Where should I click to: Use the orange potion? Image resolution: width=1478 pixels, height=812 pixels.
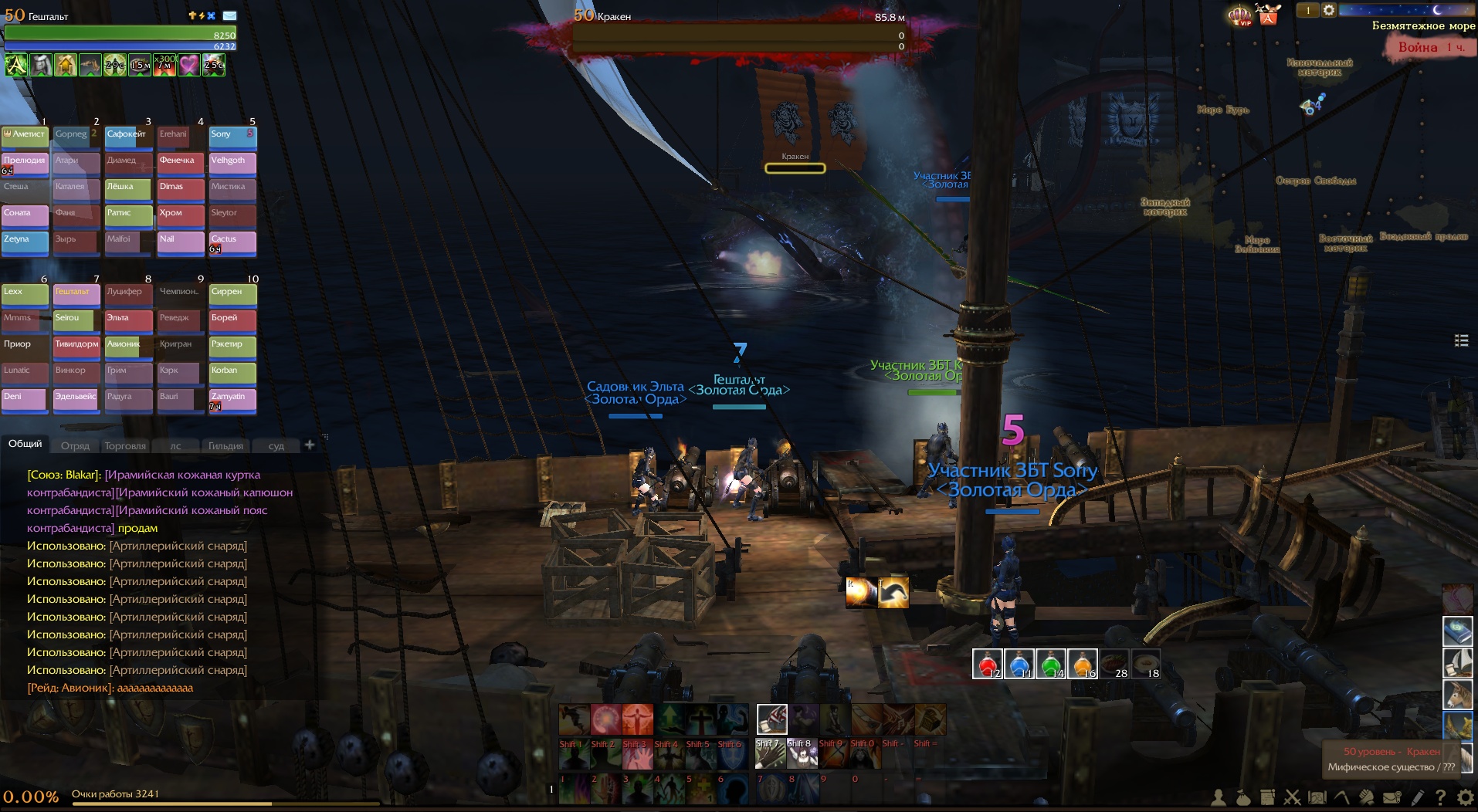pyautogui.click(x=1082, y=664)
